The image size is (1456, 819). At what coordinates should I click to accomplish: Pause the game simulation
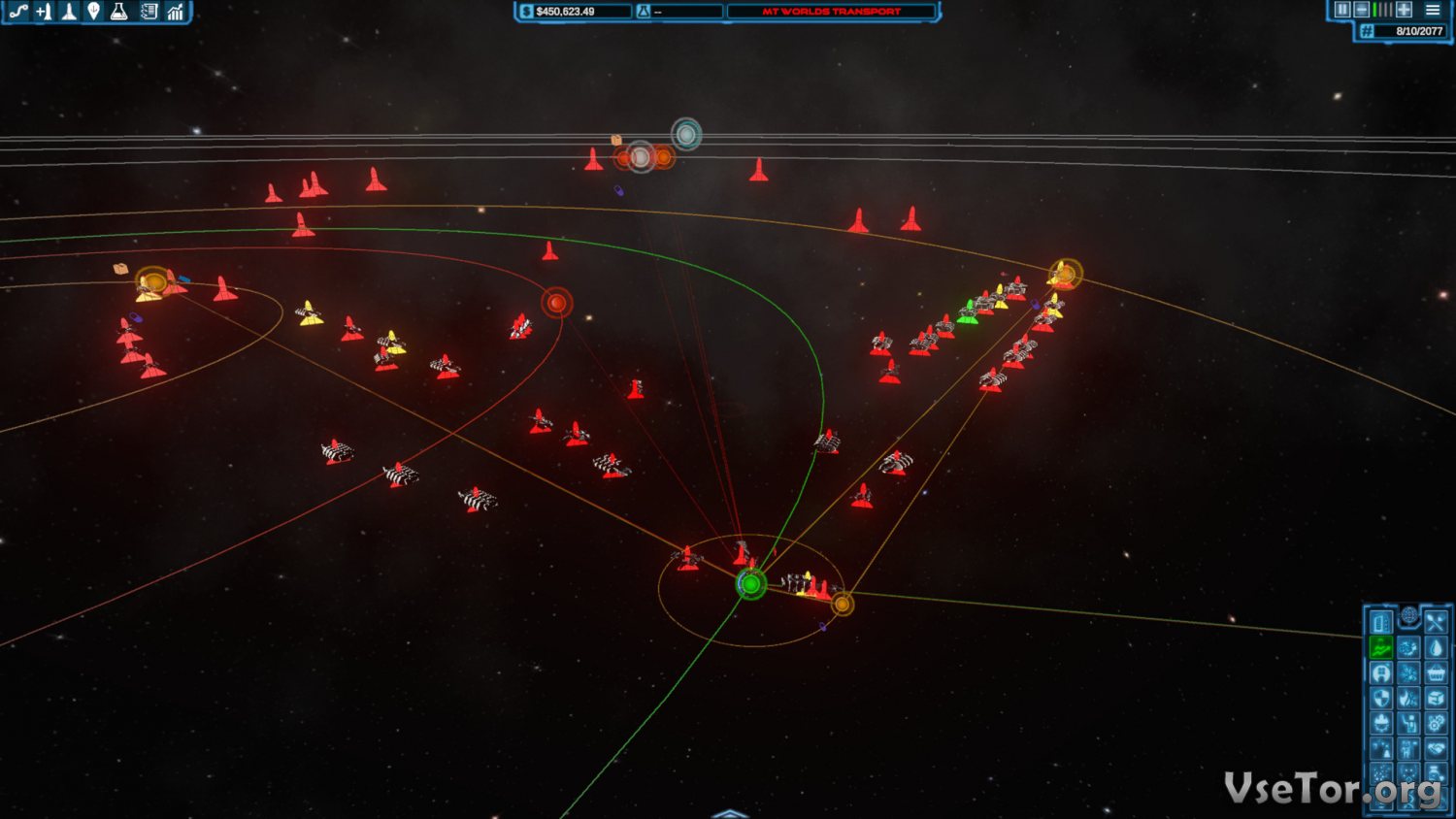pyautogui.click(x=1342, y=10)
